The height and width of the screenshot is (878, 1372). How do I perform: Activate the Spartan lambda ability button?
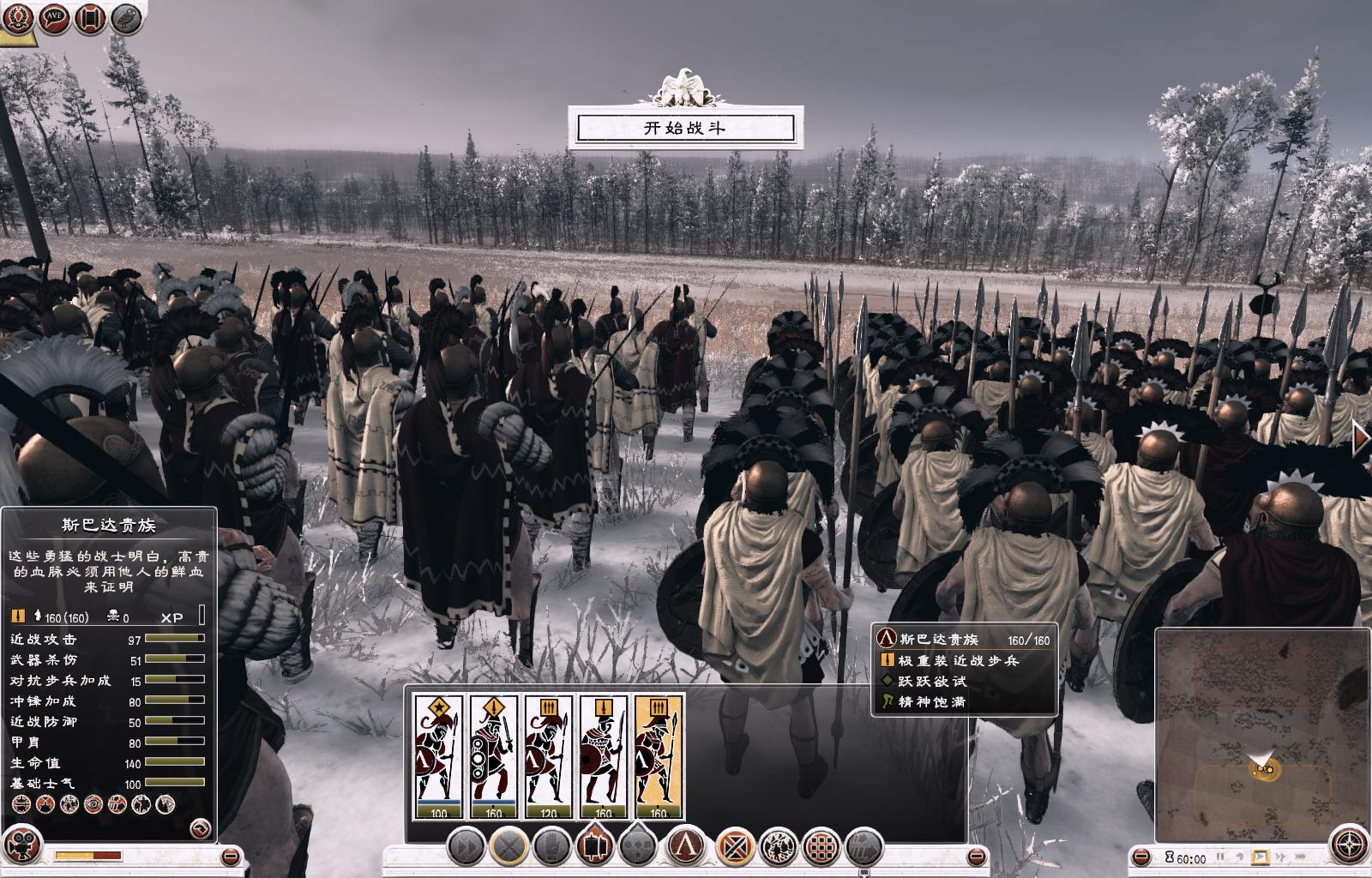686,848
